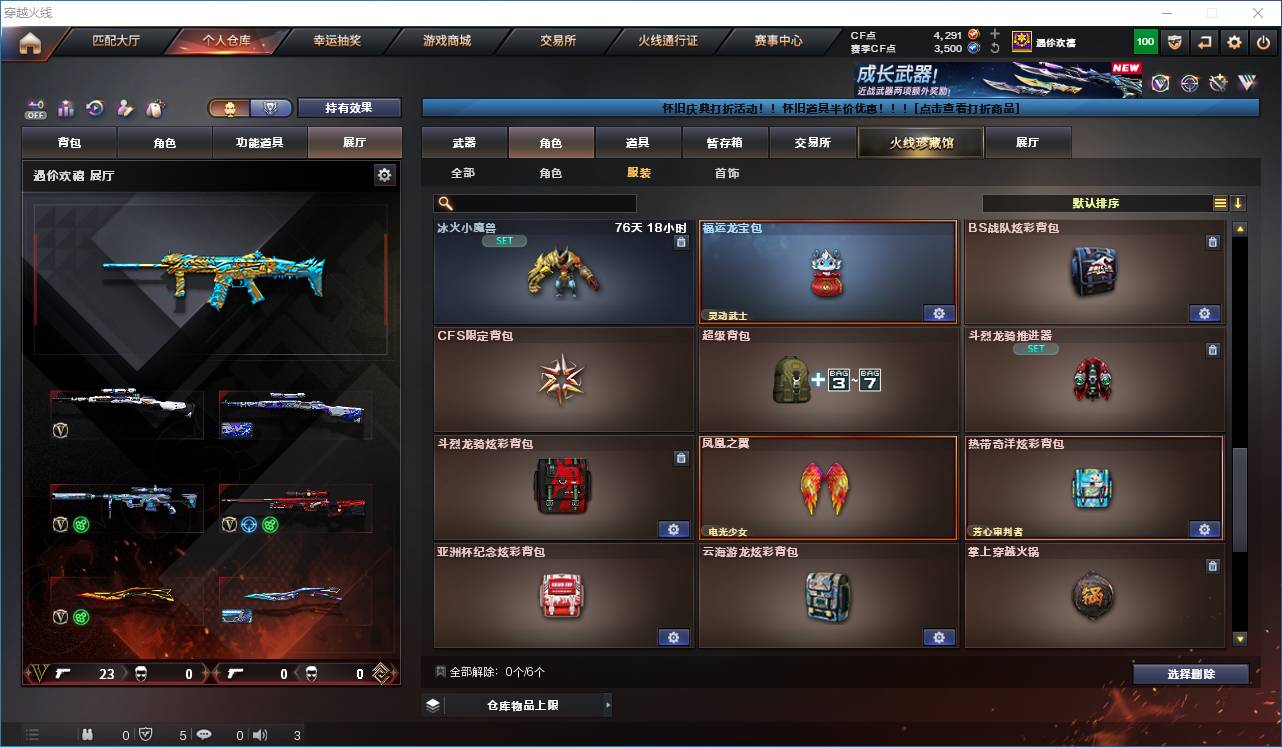This screenshot has width=1282, height=747.
Task: Click the speaker volume icon in the bottom bar
Action: point(260,734)
